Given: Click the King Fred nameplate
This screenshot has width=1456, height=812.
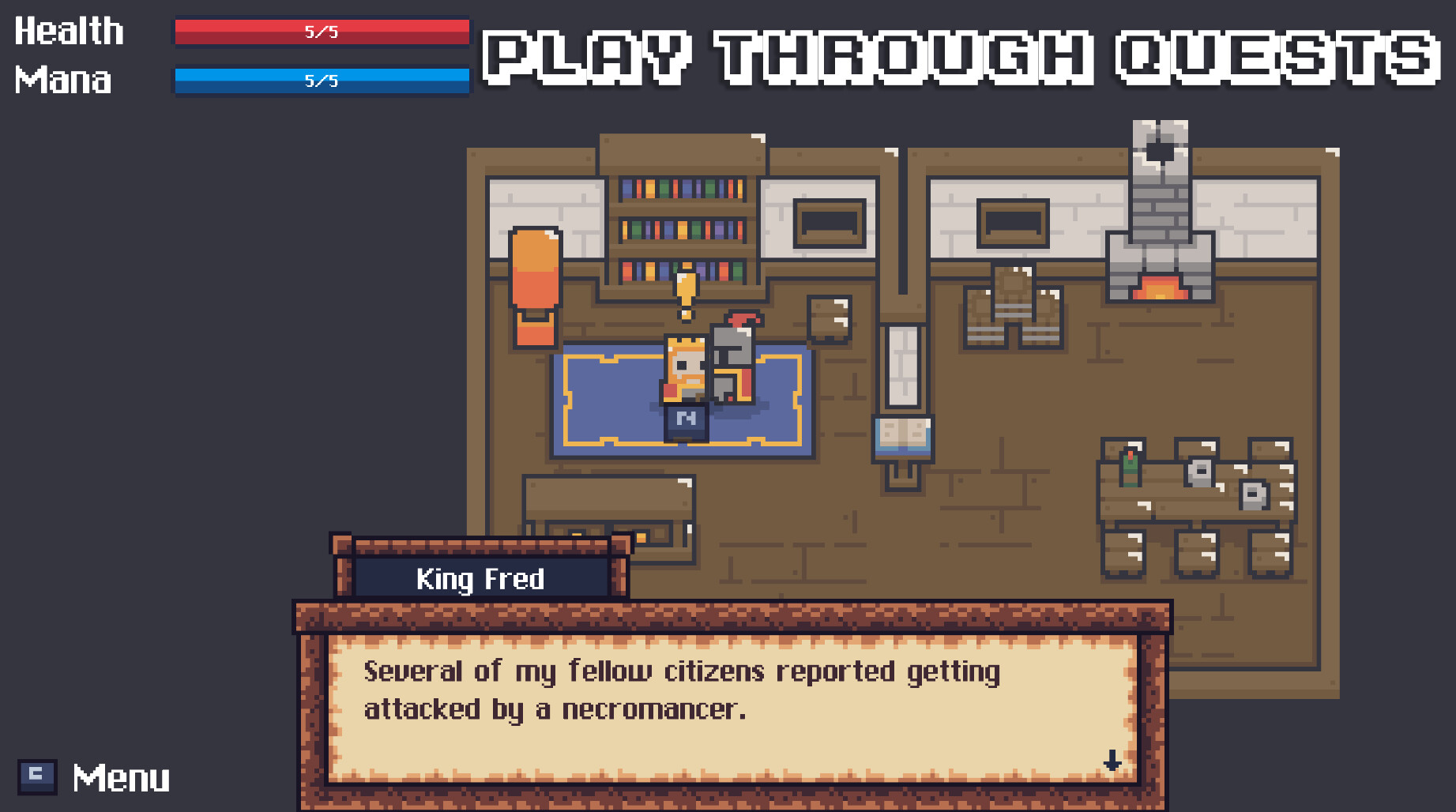Looking at the screenshot, I should (x=479, y=579).
